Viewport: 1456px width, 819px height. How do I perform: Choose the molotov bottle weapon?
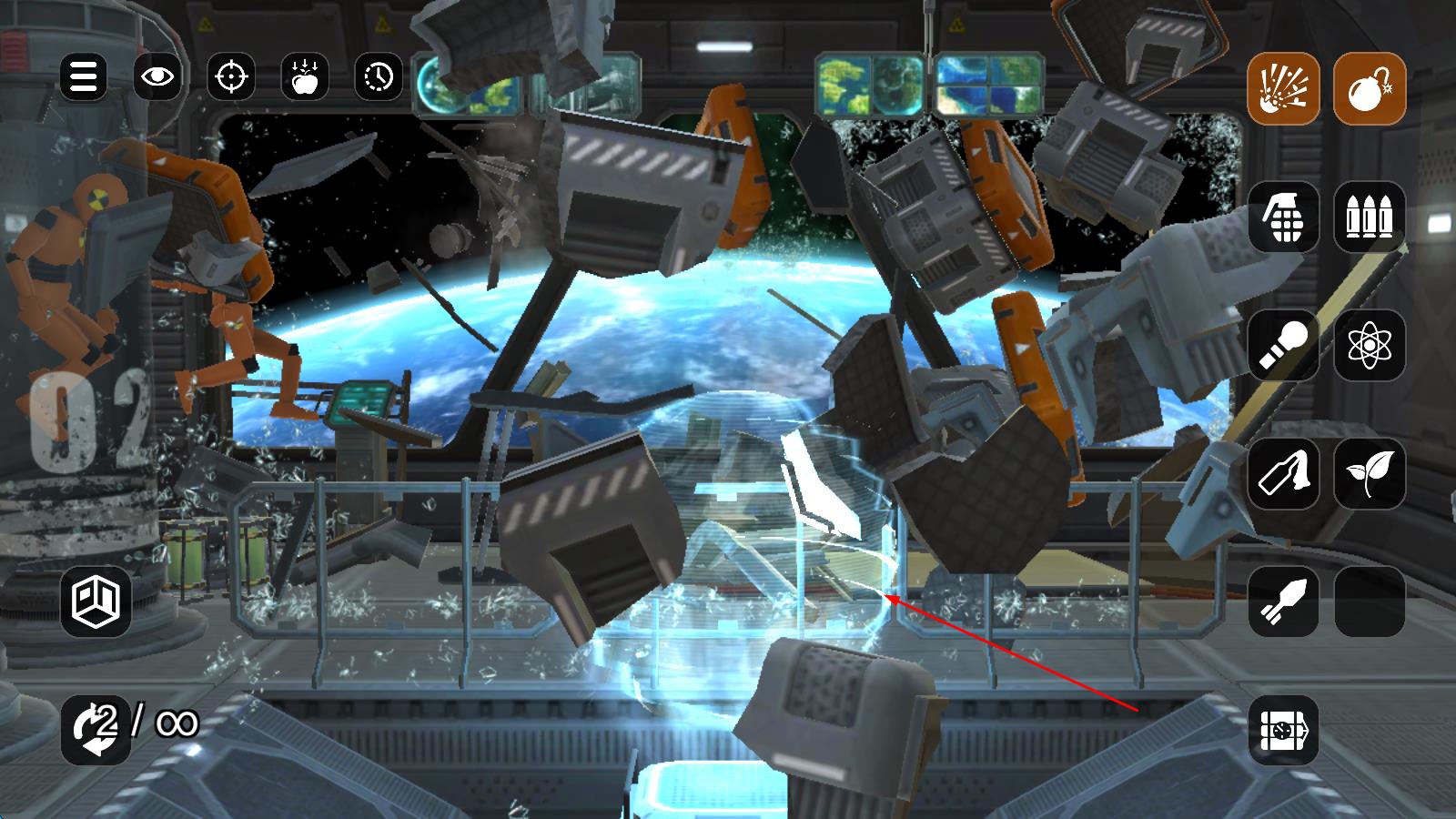[1283, 473]
